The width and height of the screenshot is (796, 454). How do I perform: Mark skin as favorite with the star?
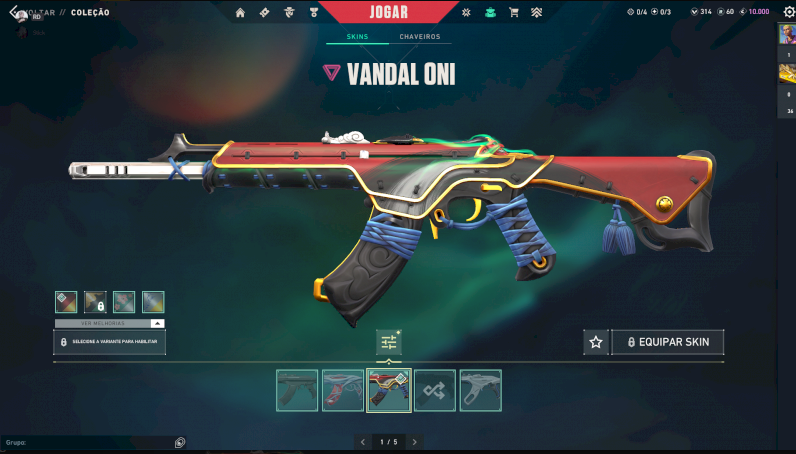click(x=596, y=342)
